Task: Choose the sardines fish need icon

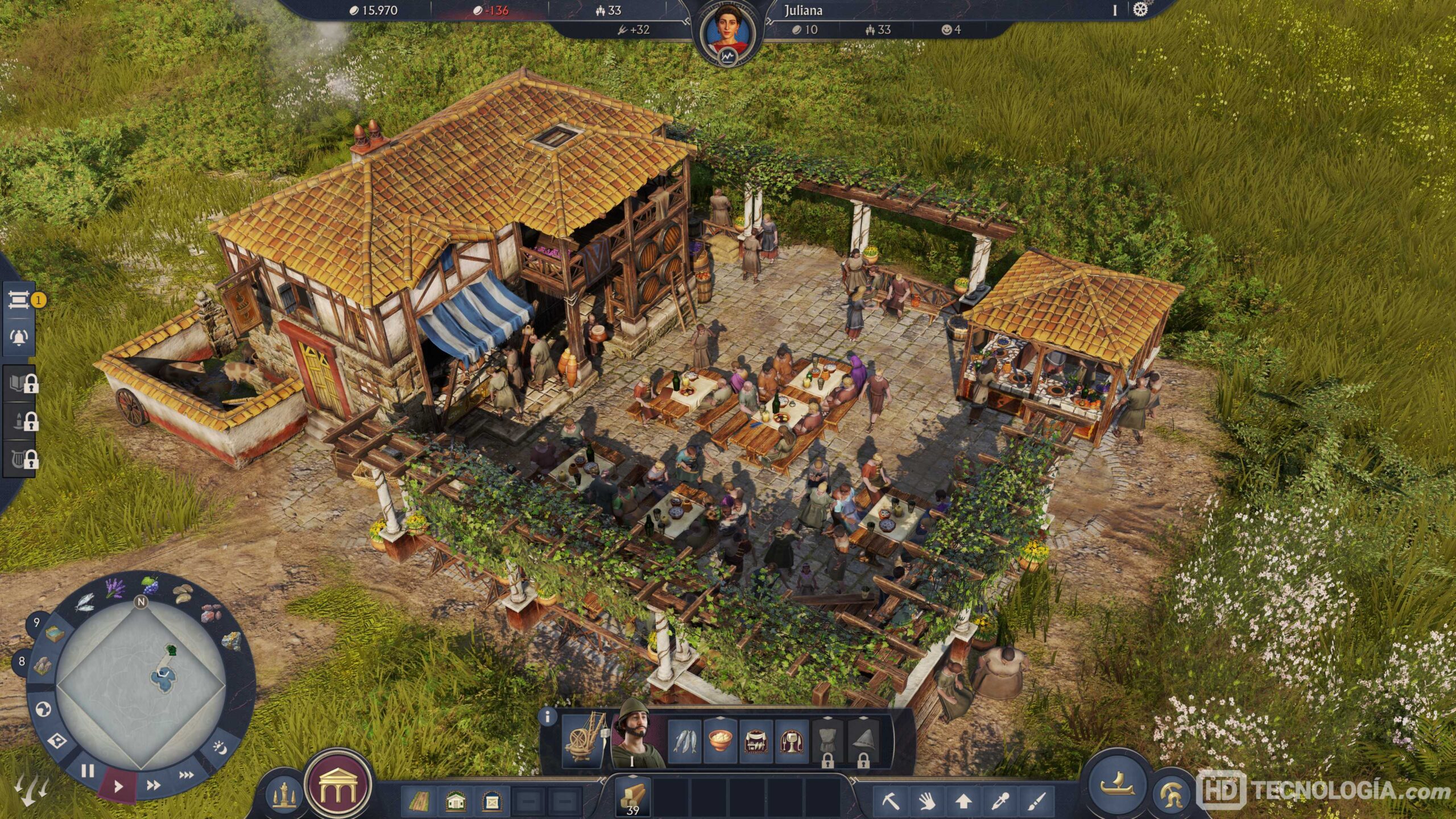Action: click(x=684, y=741)
